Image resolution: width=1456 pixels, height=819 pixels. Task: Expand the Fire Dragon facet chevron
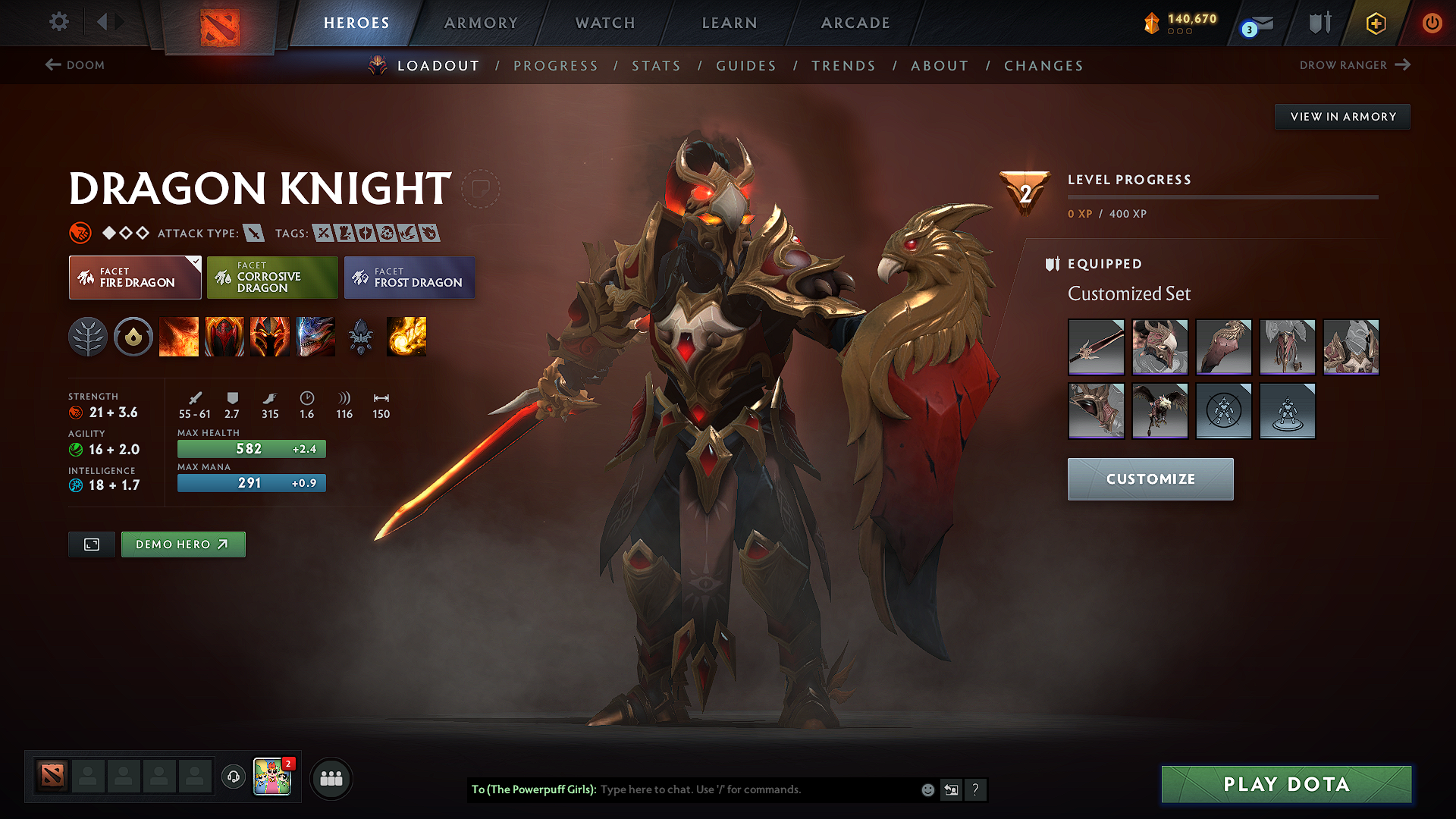point(196,260)
